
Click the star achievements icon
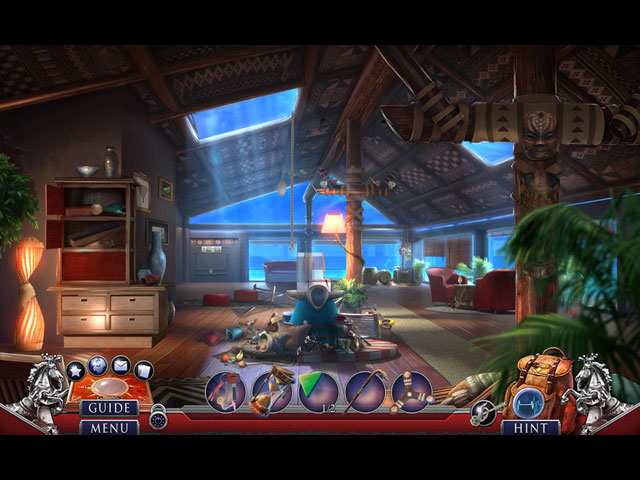[x=77, y=370]
